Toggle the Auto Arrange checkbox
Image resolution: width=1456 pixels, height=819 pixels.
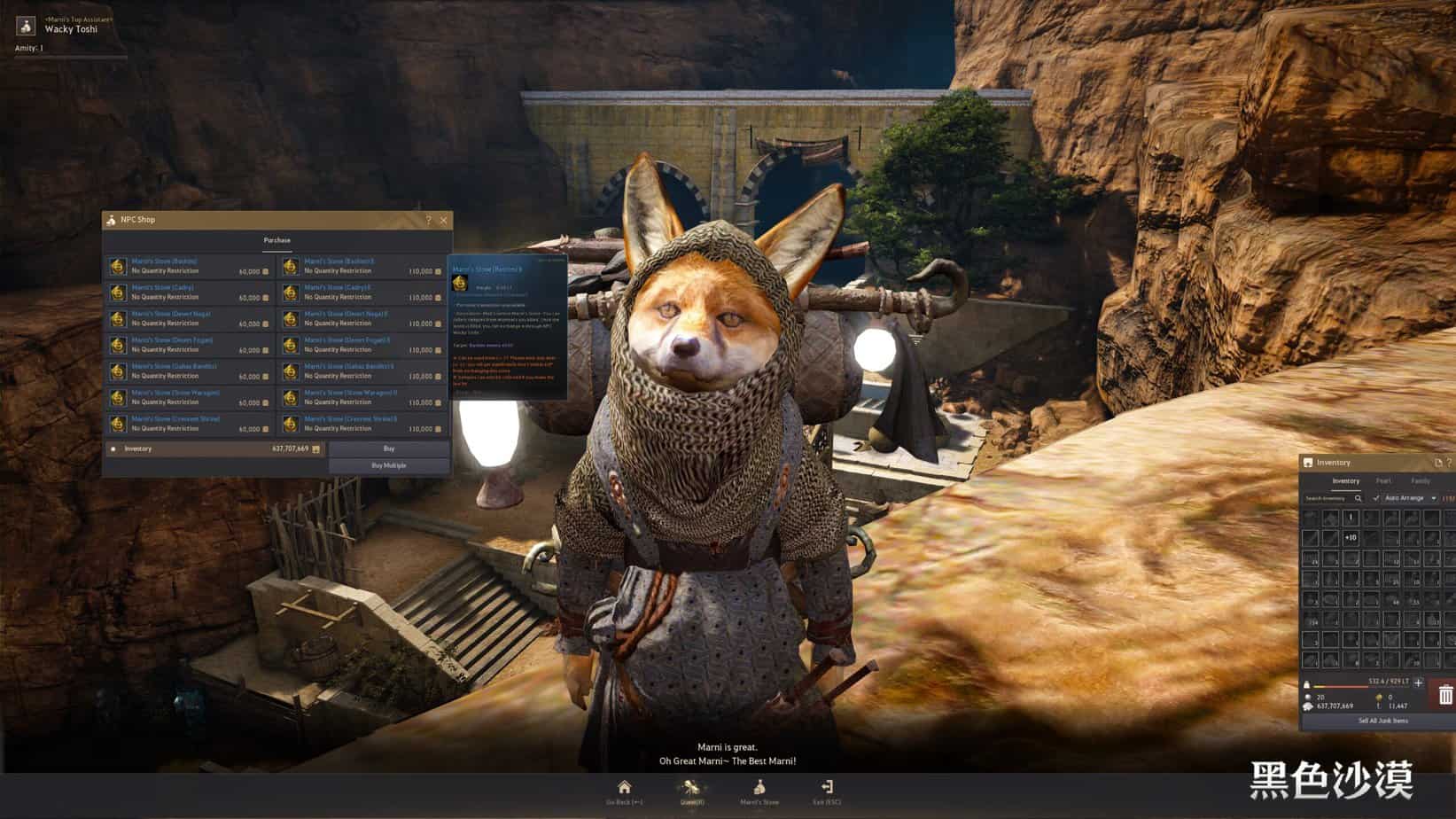click(x=1376, y=498)
